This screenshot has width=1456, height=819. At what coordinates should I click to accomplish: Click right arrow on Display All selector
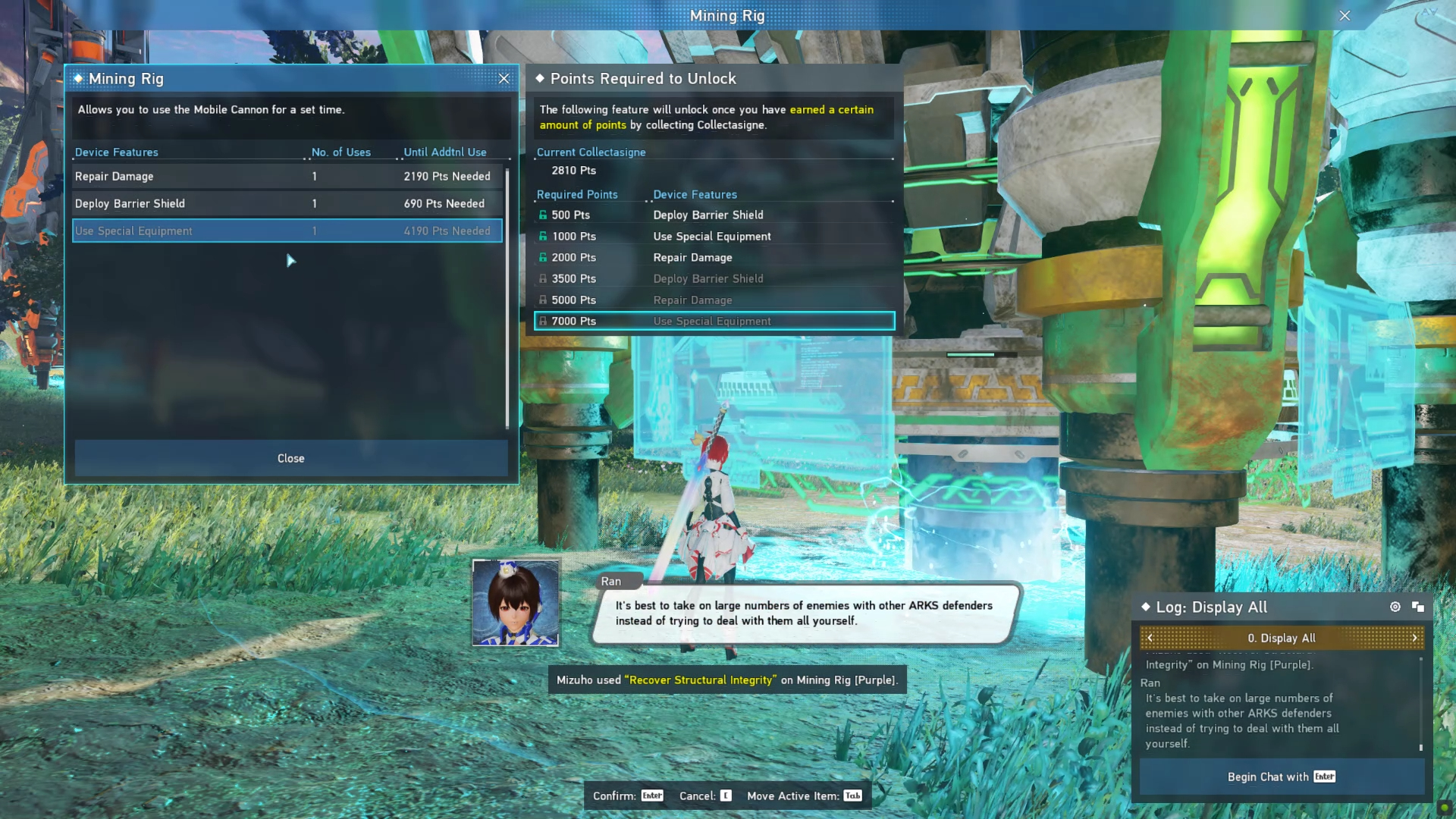[1415, 638]
